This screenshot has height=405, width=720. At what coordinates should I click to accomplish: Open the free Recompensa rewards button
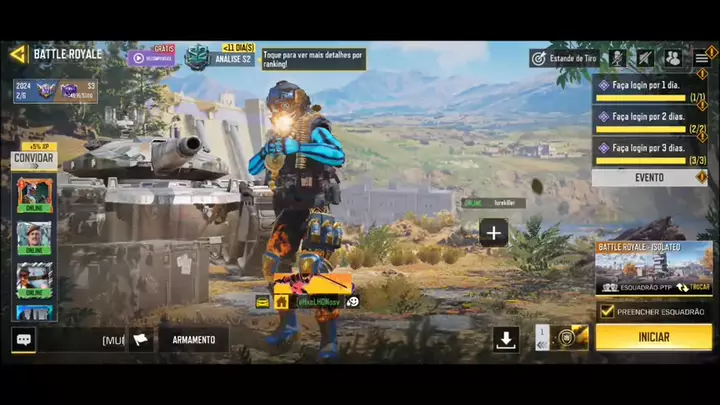151,57
